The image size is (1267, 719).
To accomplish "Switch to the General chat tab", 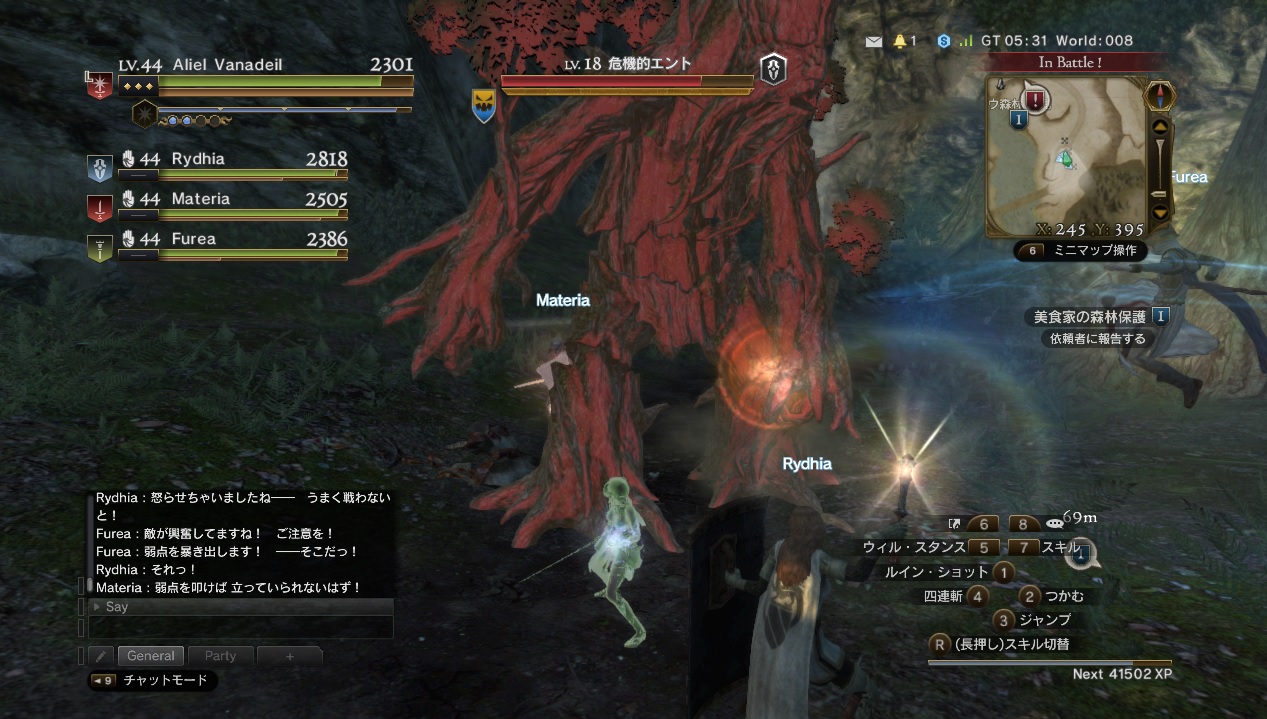I will coord(151,656).
